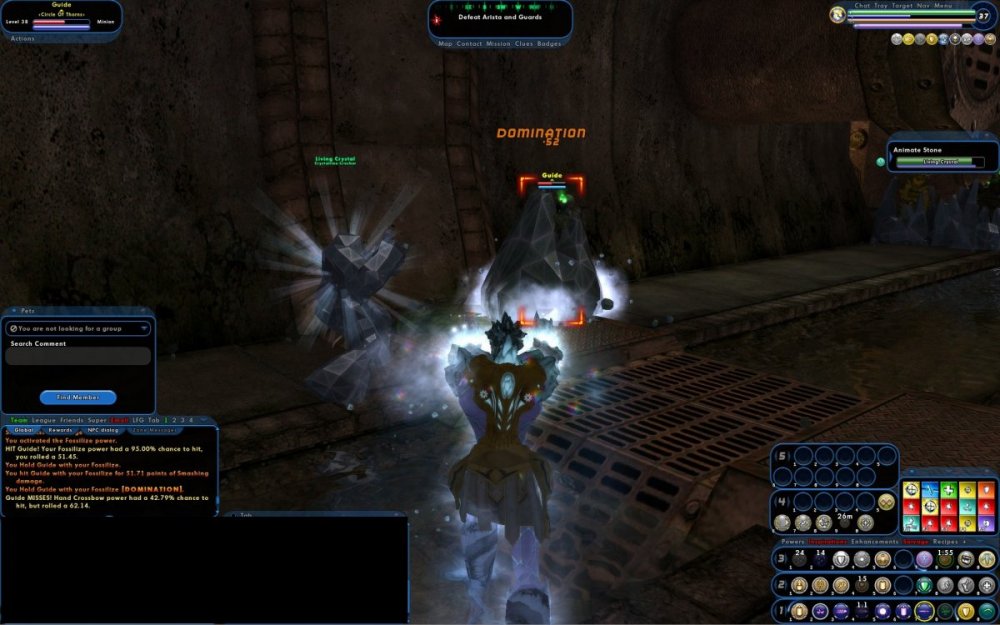Open the Badges window
1000x625 pixels.
coord(549,44)
